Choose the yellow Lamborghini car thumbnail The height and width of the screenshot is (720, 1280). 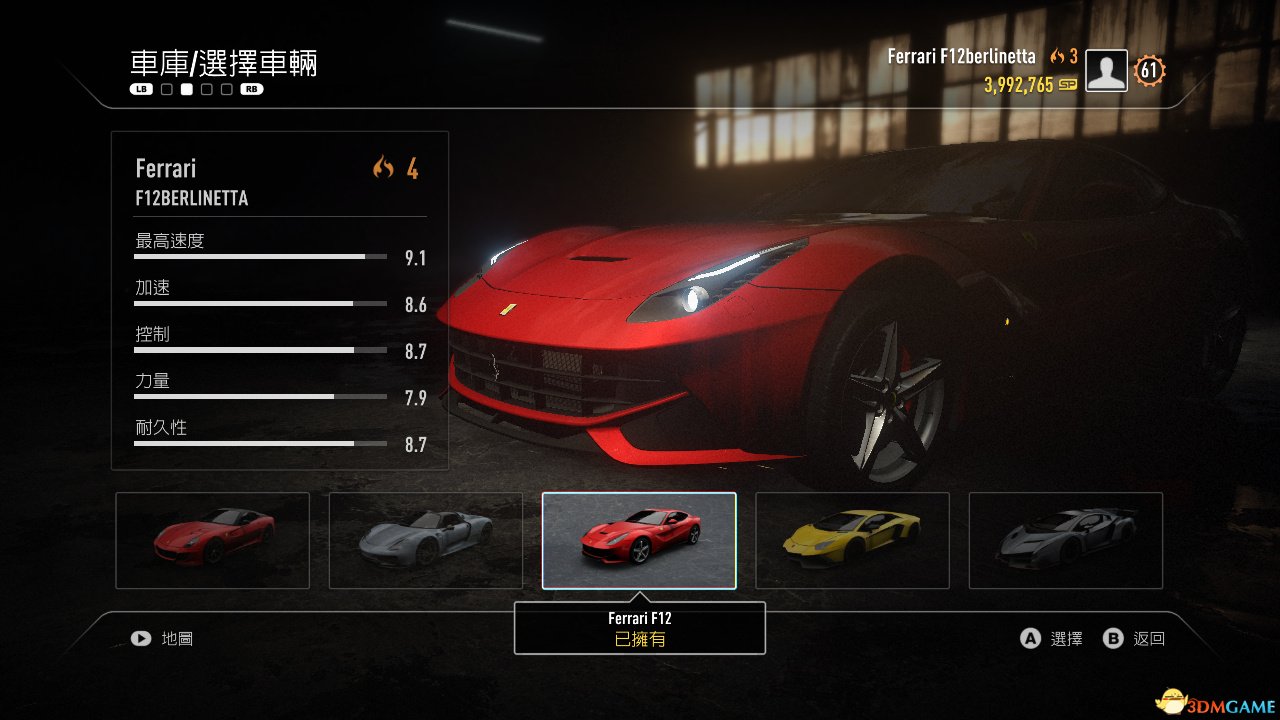tap(852, 540)
